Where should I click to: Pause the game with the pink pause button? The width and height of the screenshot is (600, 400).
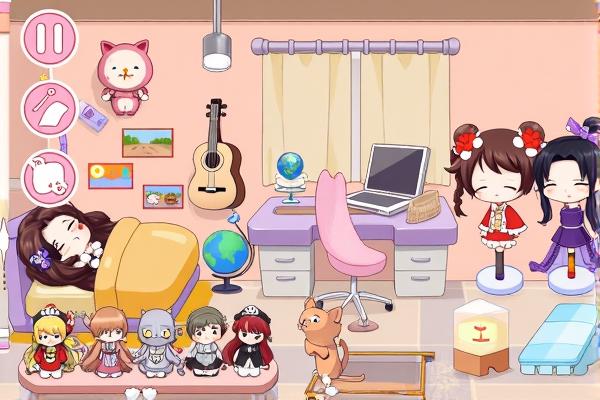49,38
